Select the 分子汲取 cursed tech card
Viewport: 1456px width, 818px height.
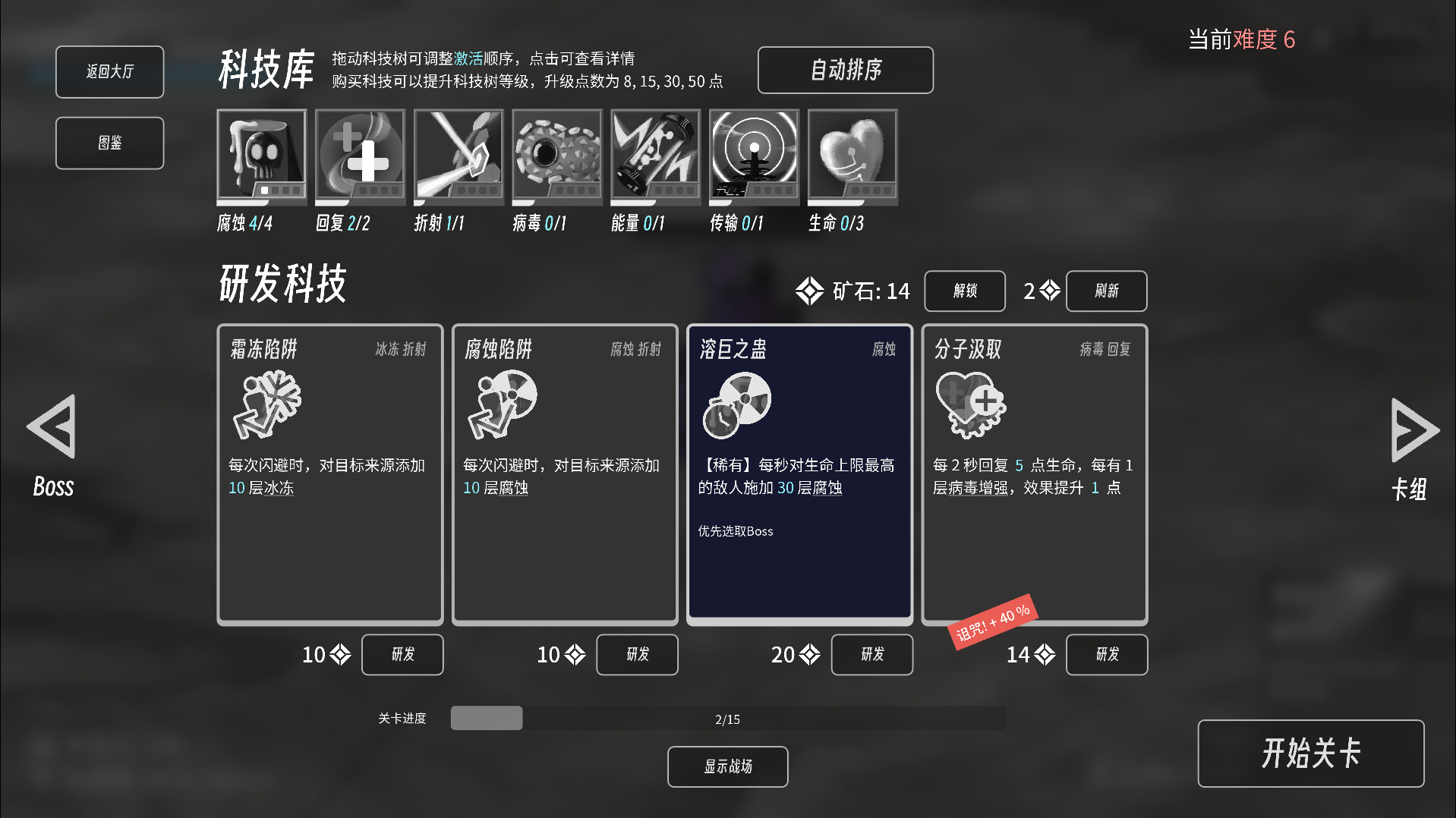[1034, 470]
